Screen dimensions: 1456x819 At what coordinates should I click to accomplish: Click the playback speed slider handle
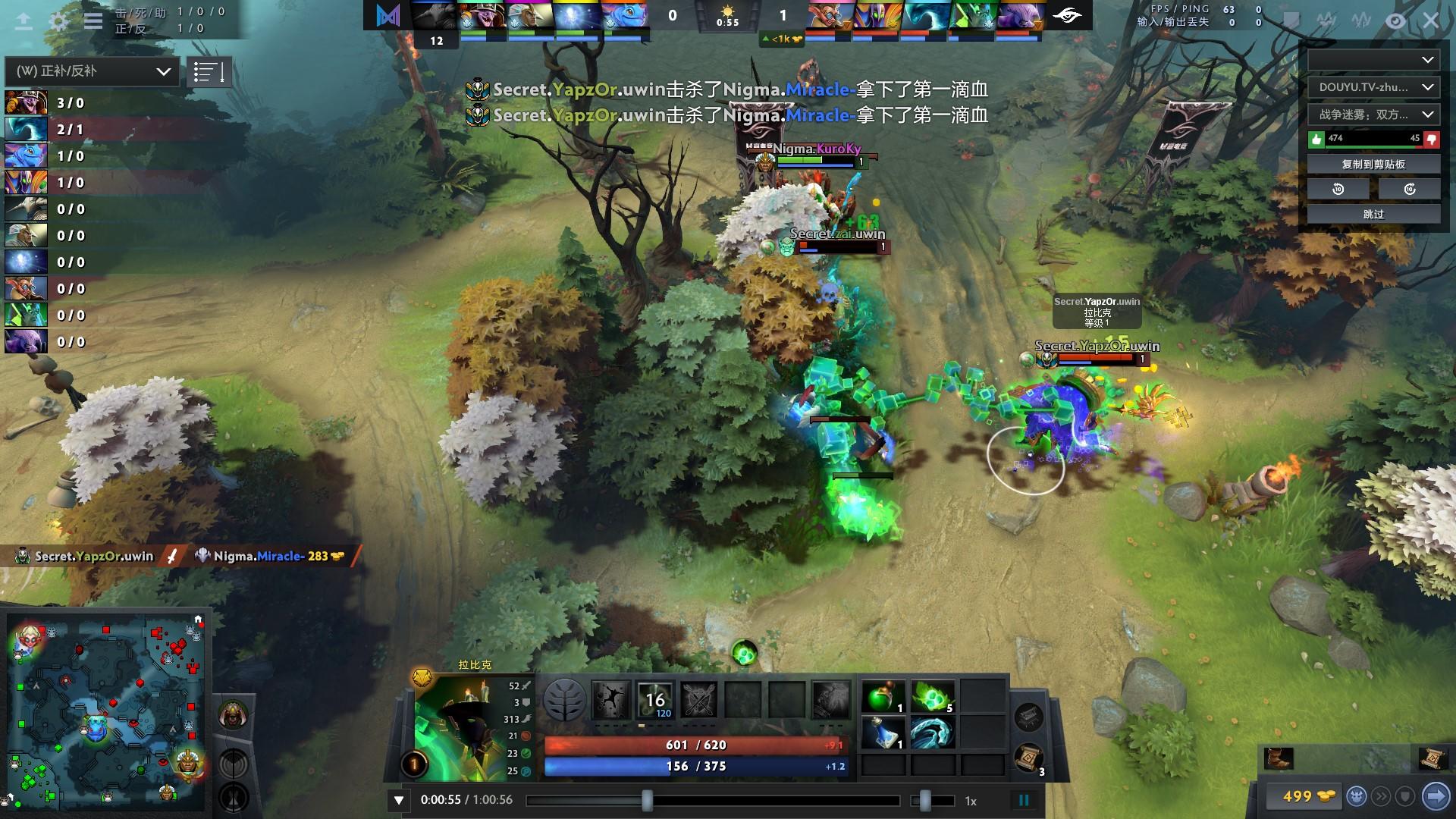click(x=924, y=800)
